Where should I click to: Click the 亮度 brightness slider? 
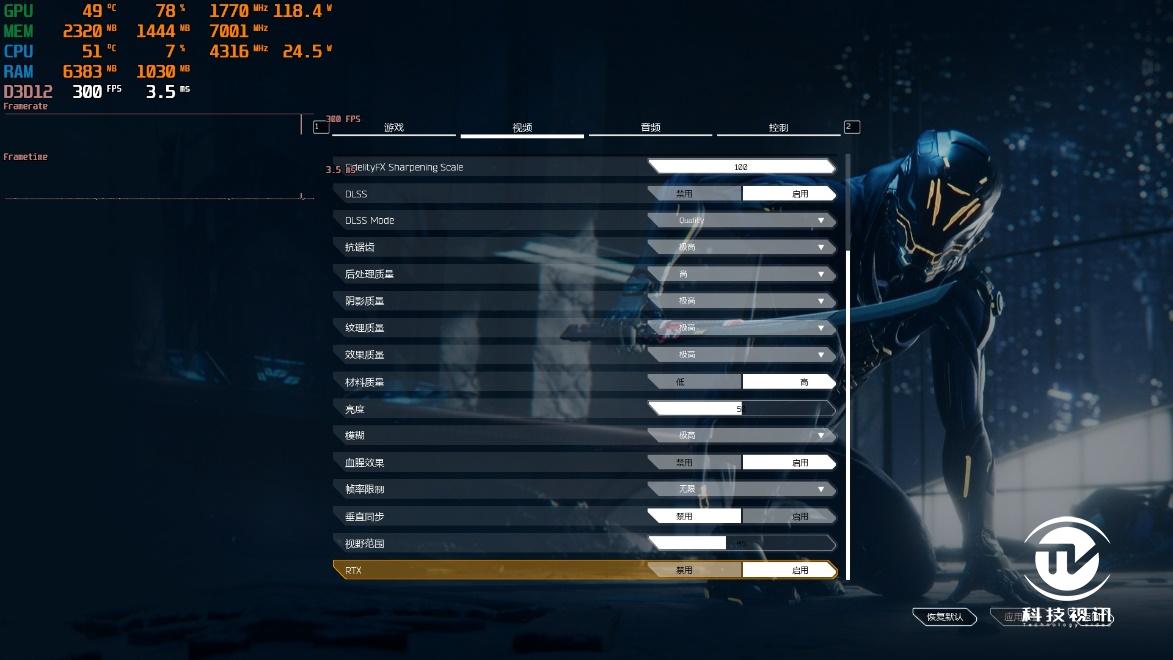pyautogui.click(x=741, y=409)
